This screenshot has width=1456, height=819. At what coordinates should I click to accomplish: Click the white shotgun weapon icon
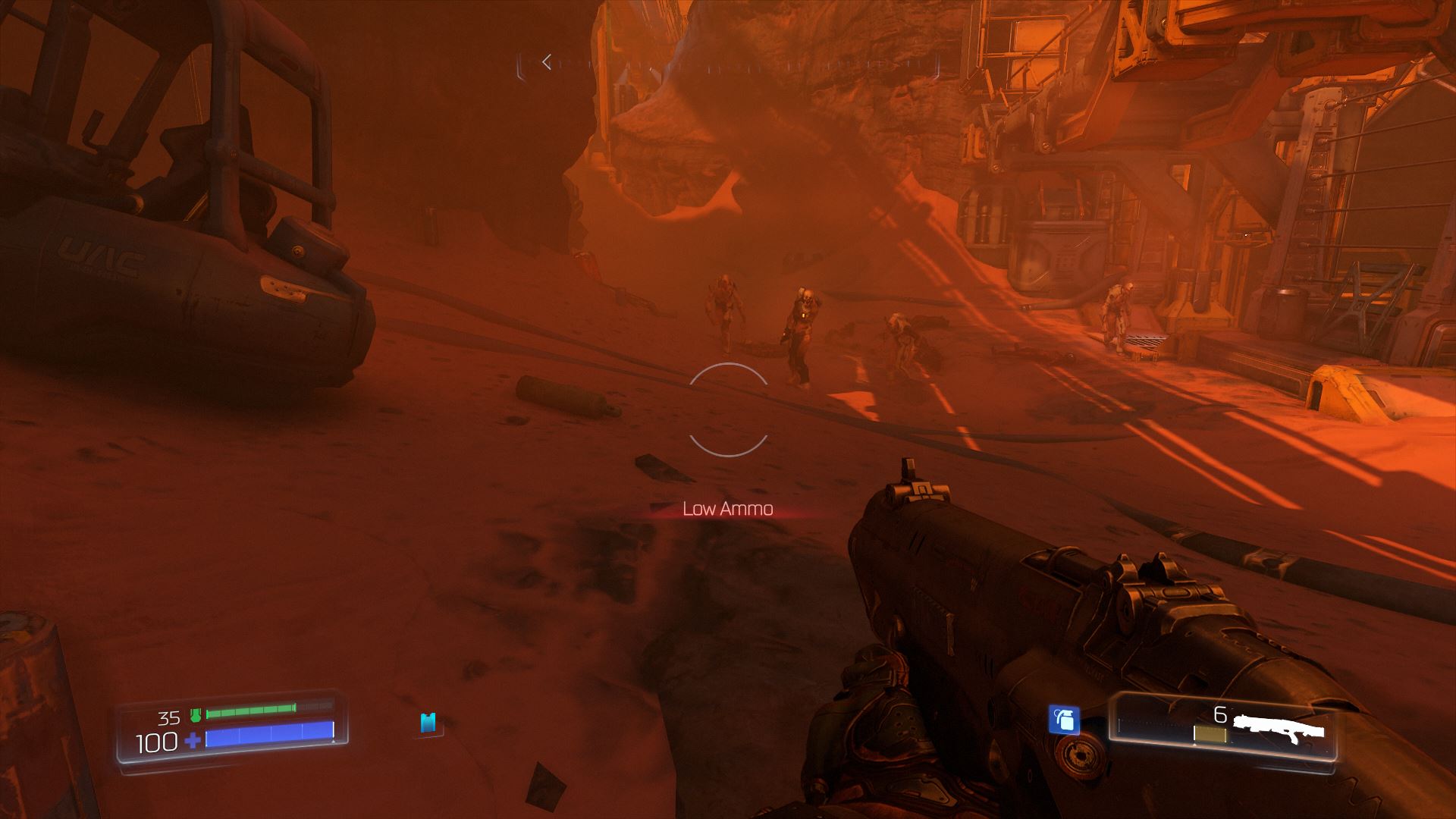coord(1279,728)
